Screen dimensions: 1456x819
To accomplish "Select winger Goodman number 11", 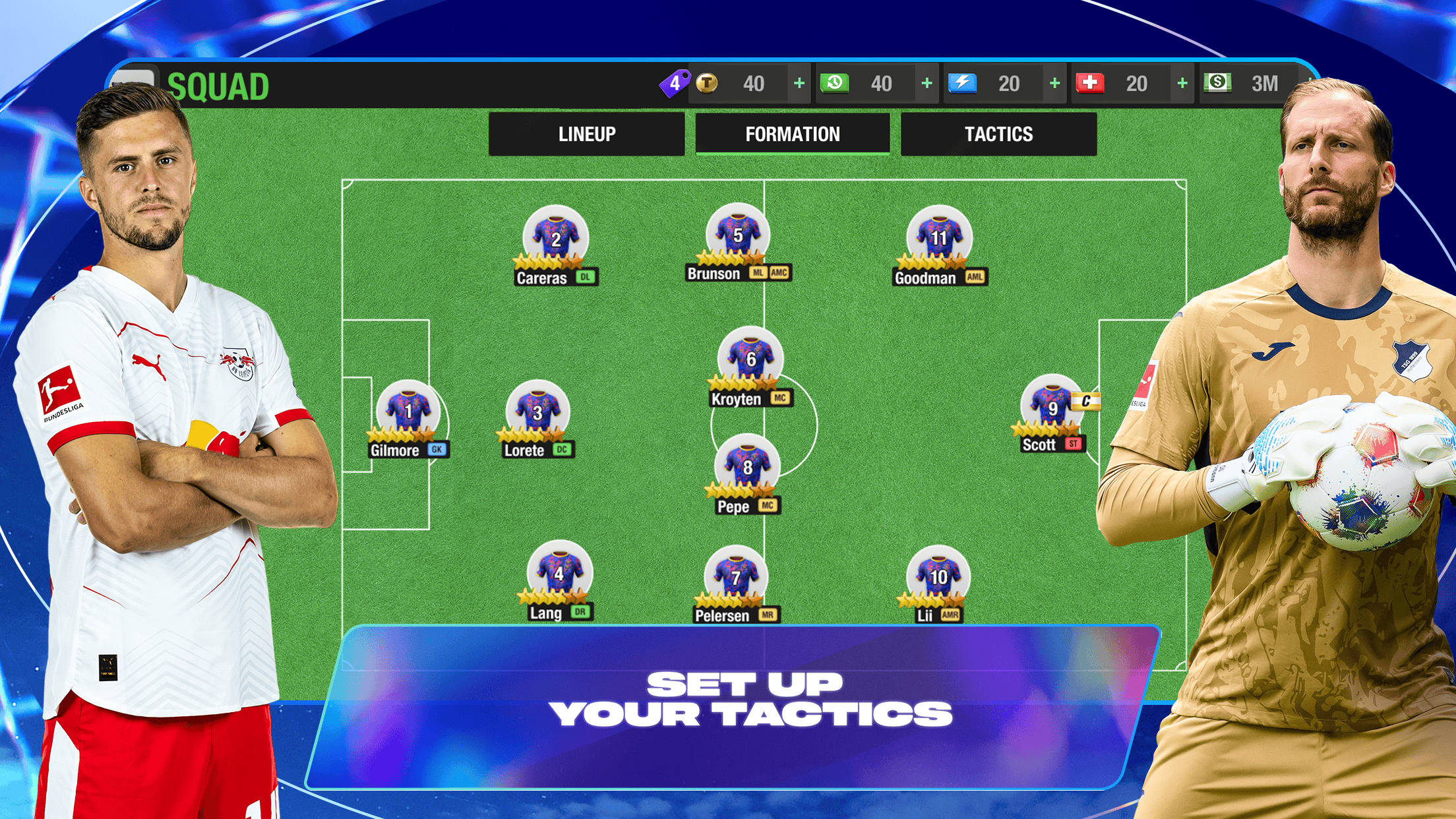I will pyautogui.click(x=938, y=239).
